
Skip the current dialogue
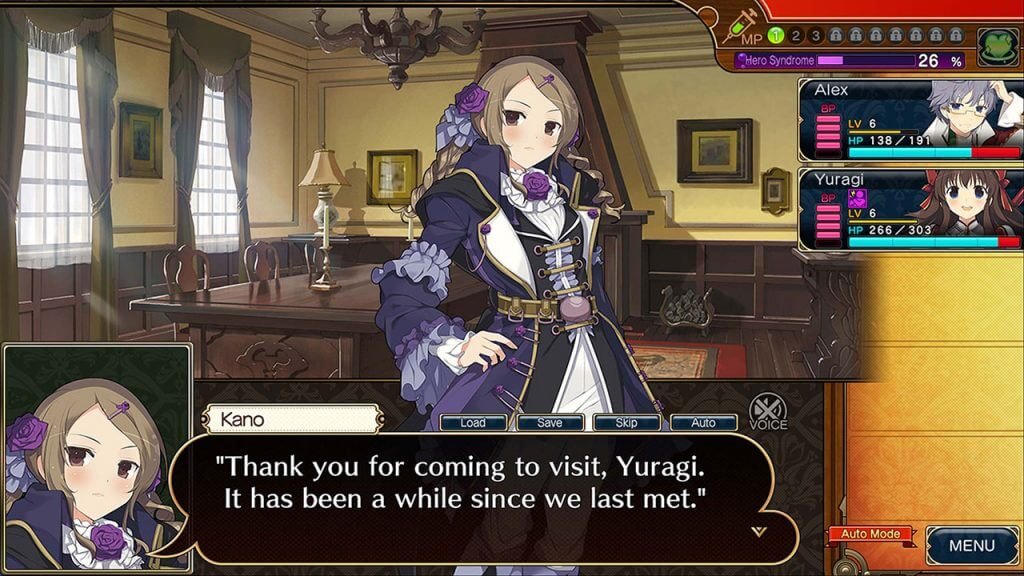626,423
